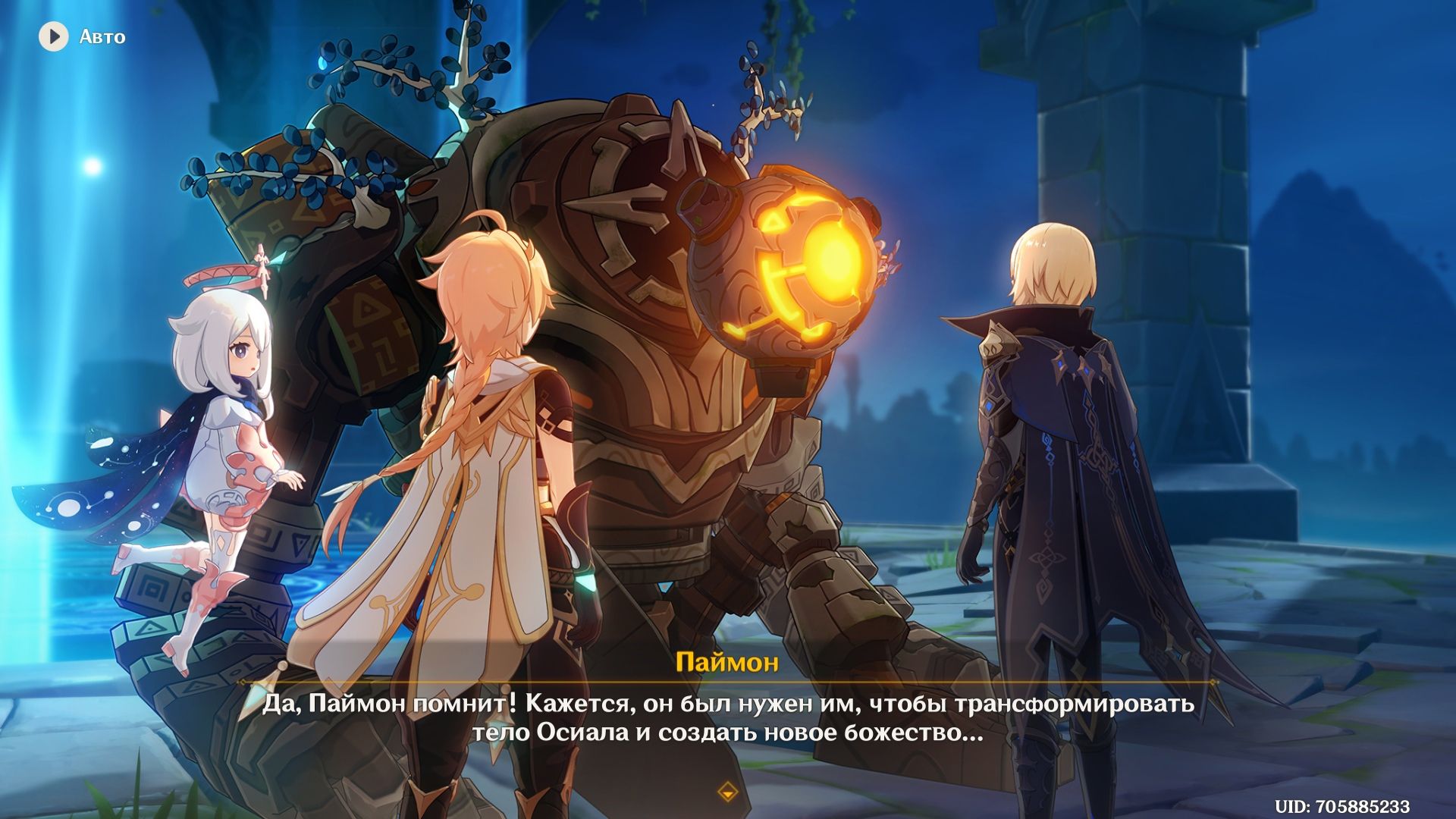Advance dialogue with the yellow diamond arrow
The height and width of the screenshot is (819, 1456).
click(x=727, y=792)
